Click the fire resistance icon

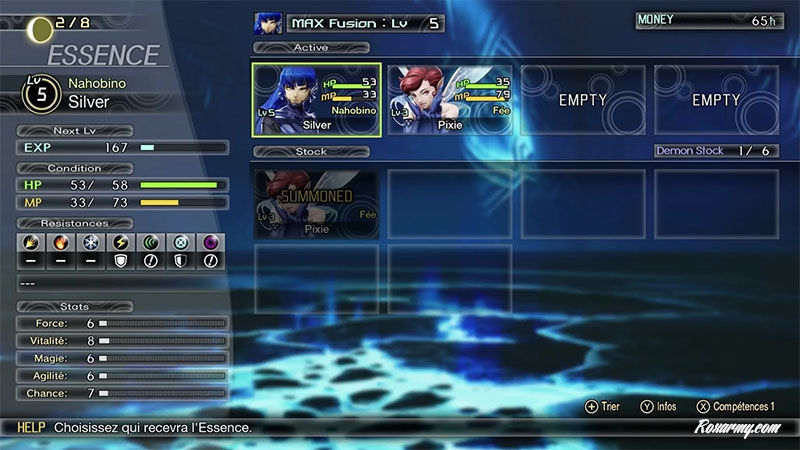[59, 242]
